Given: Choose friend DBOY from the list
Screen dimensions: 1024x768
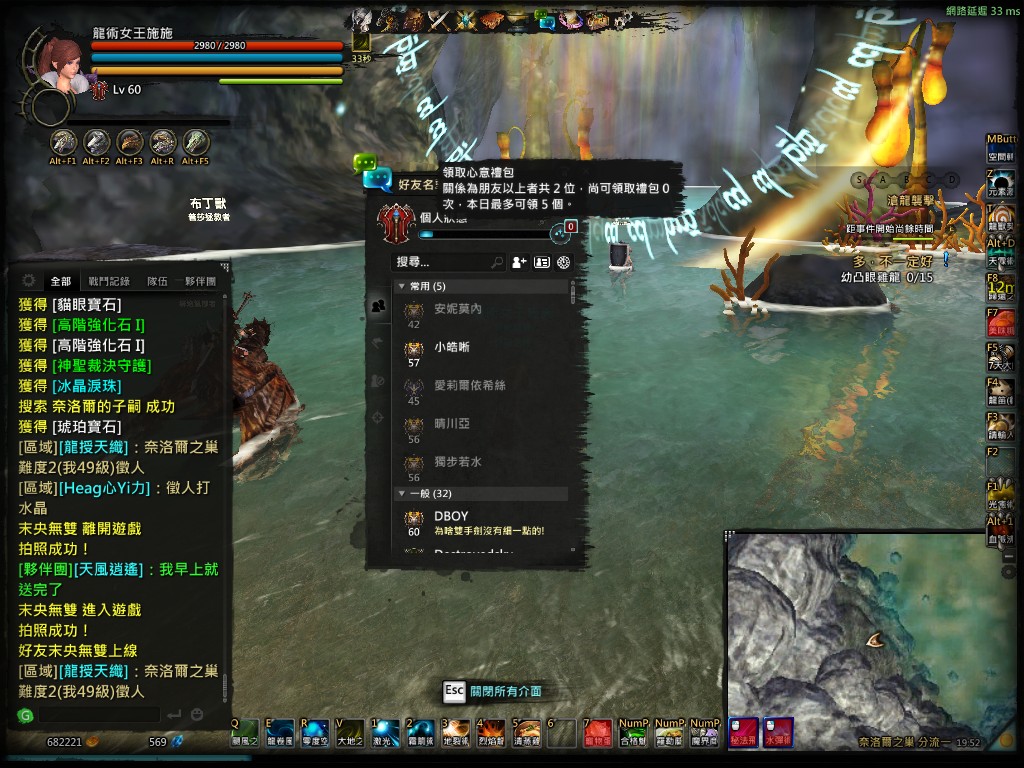Looking at the screenshot, I should (x=451, y=517).
